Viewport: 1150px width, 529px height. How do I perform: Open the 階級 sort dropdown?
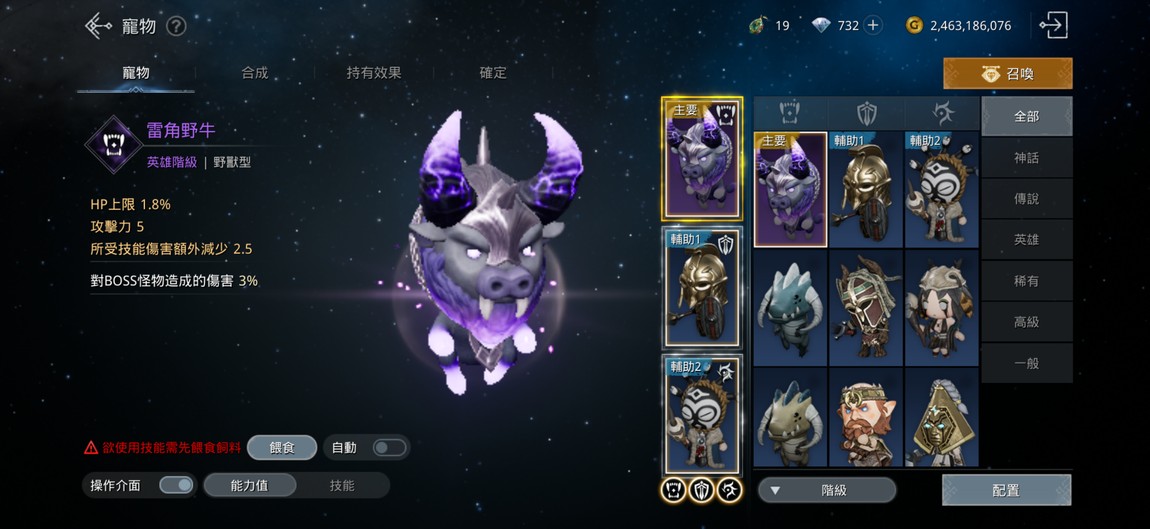point(827,490)
